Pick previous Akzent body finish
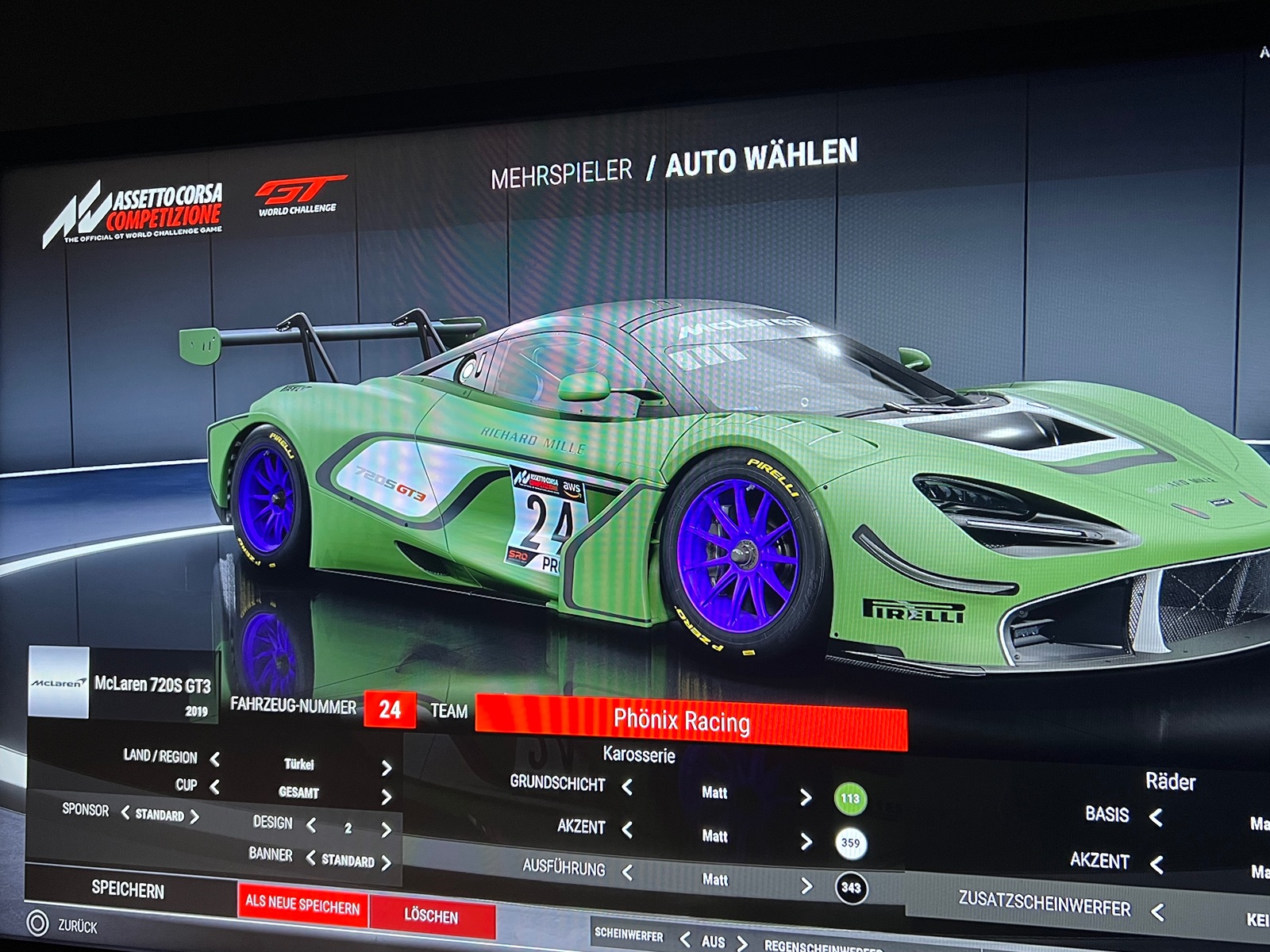 click(x=627, y=830)
